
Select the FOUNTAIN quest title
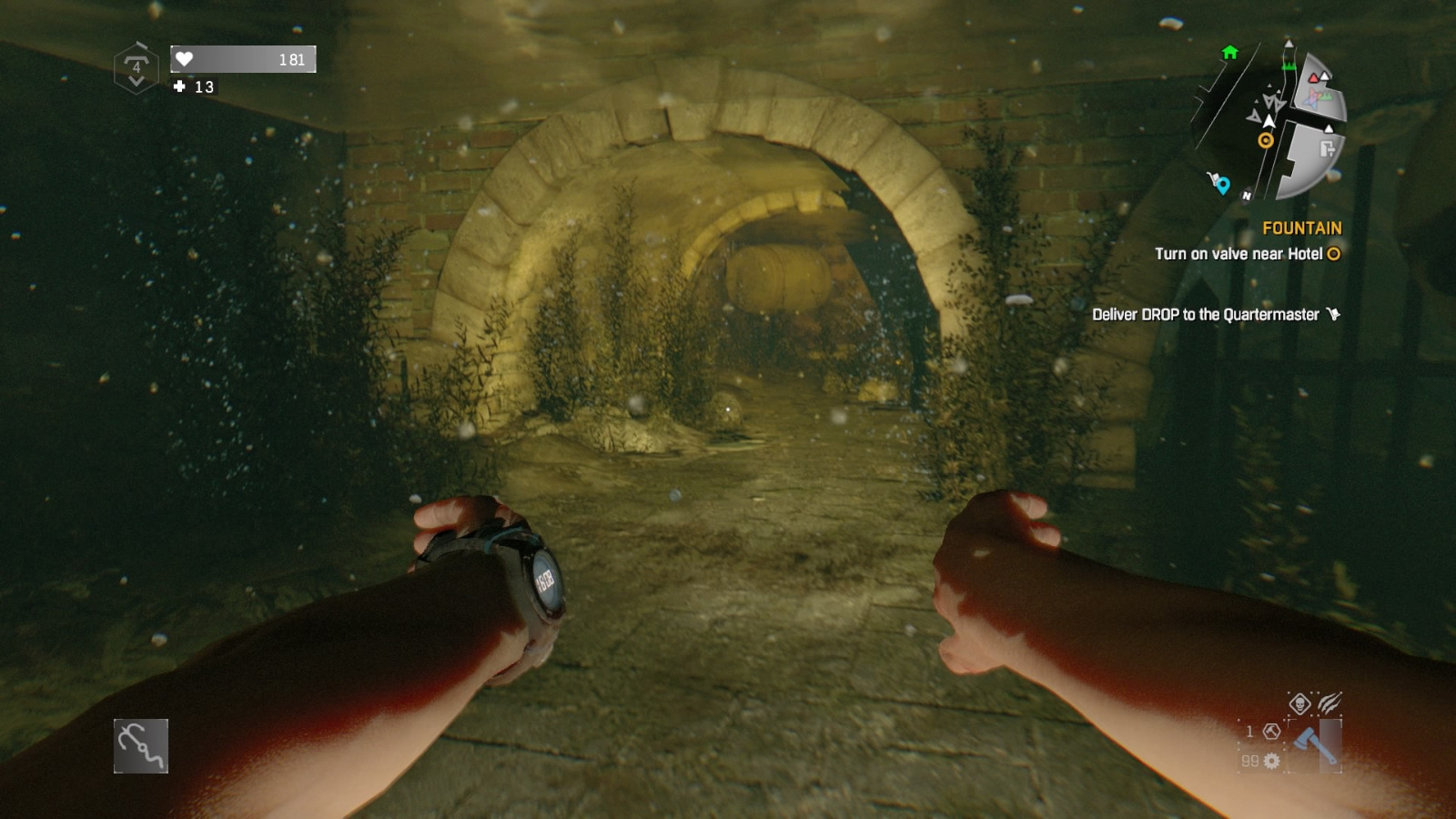click(x=1303, y=227)
